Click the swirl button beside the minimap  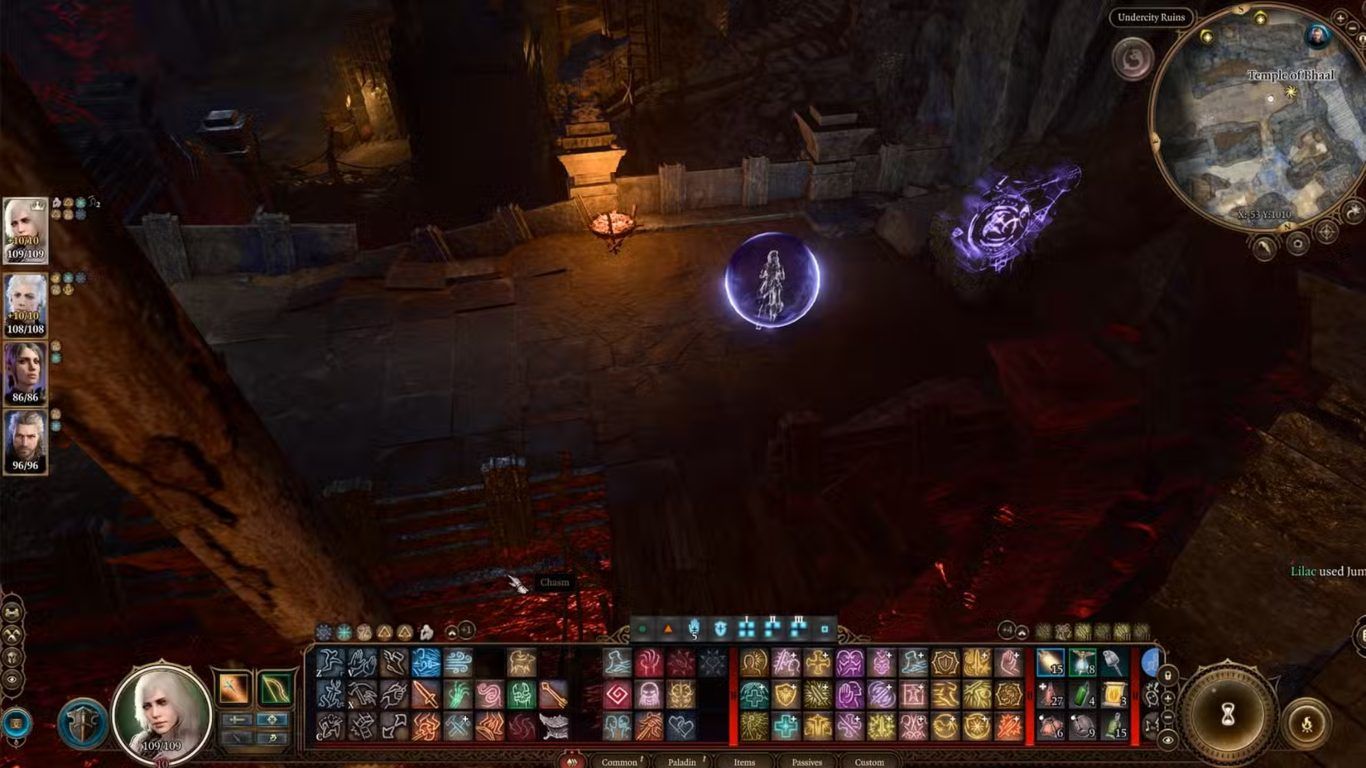tap(1132, 58)
